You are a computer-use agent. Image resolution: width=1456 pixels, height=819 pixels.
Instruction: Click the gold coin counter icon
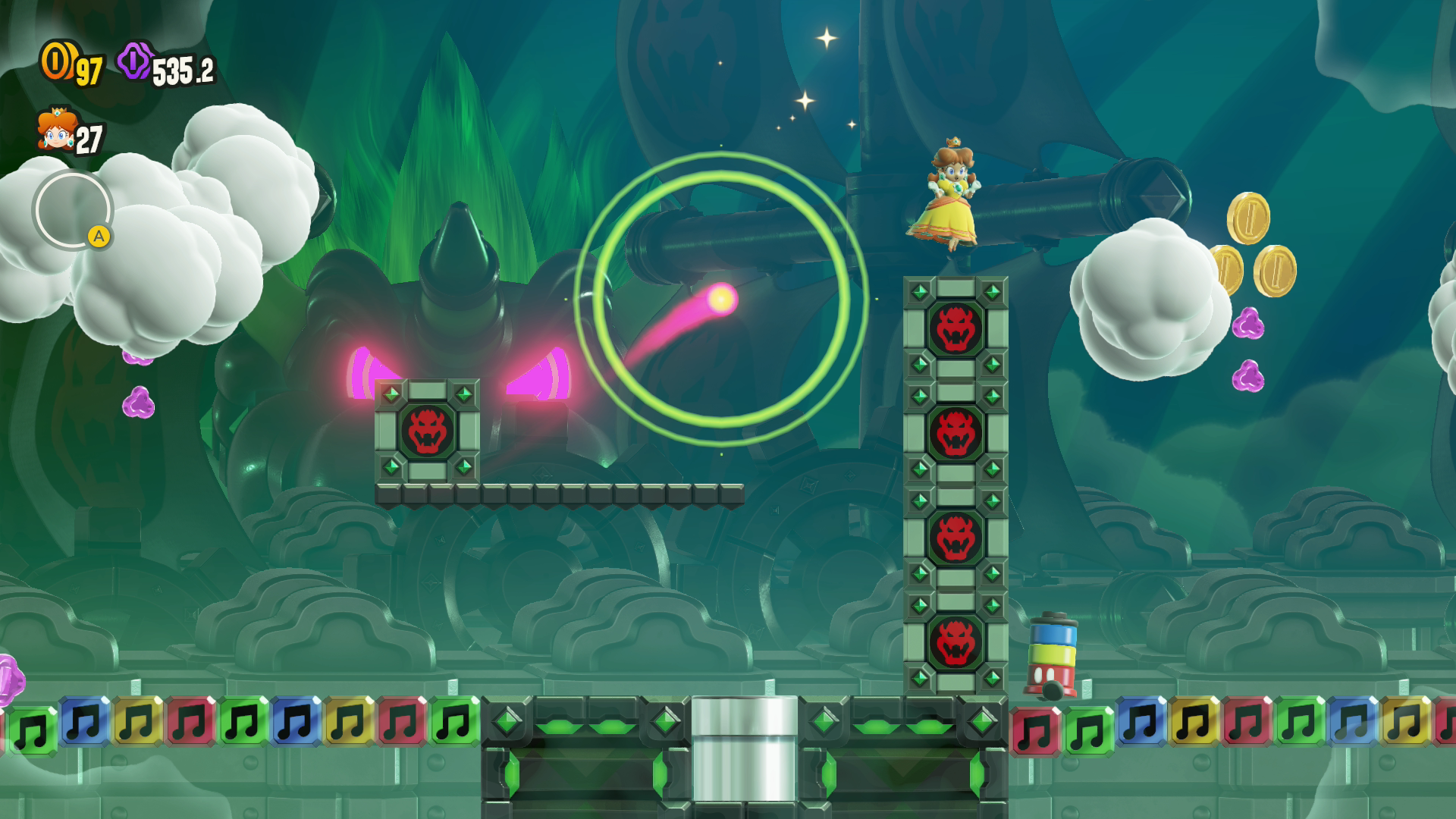pyautogui.click(x=56, y=61)
